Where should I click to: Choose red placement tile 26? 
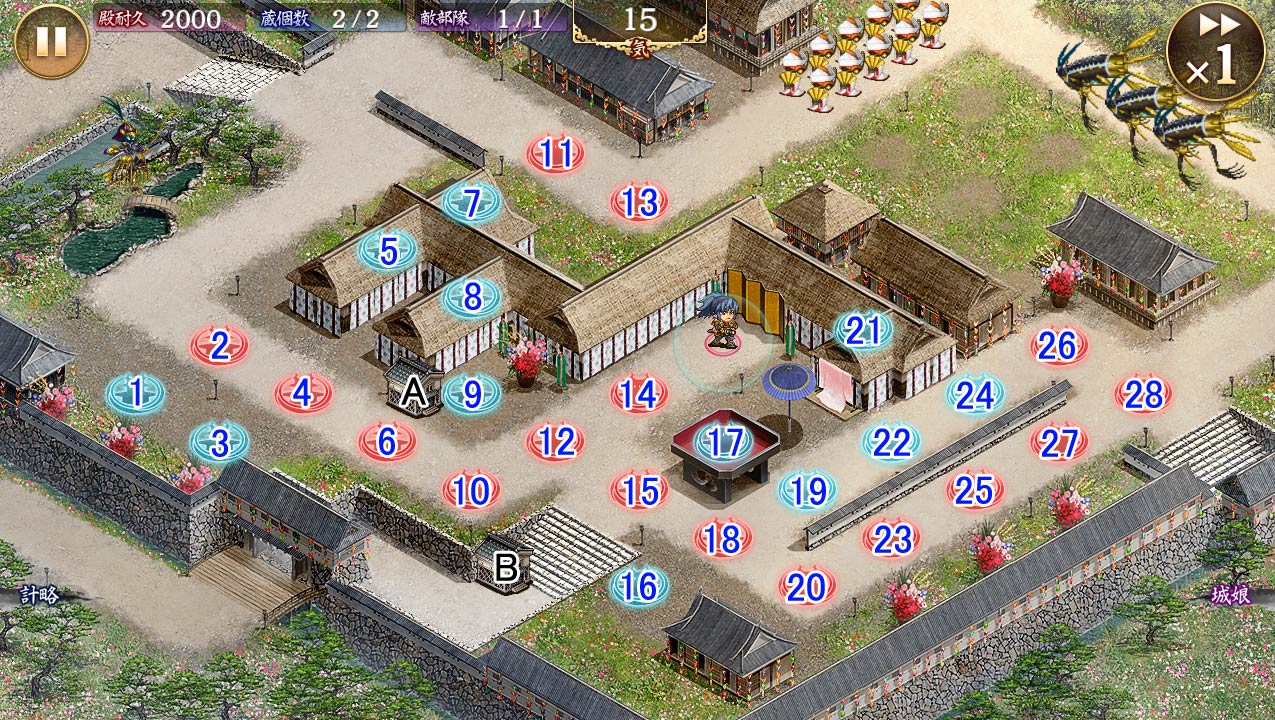[x=1058, y=346]
